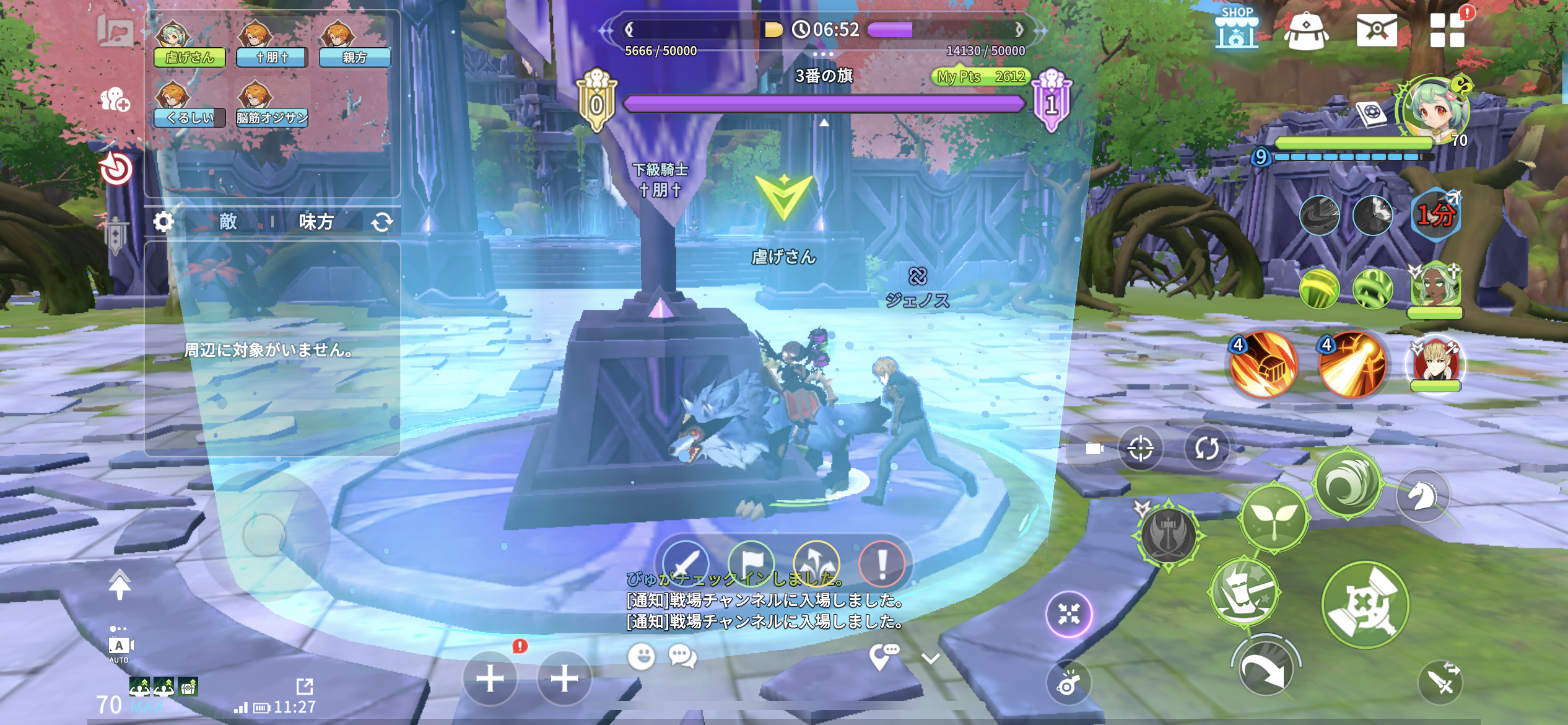1568x725 pixels.
Task: Toggle the AUTO battle mode
Action: click(x=119, y=648)
